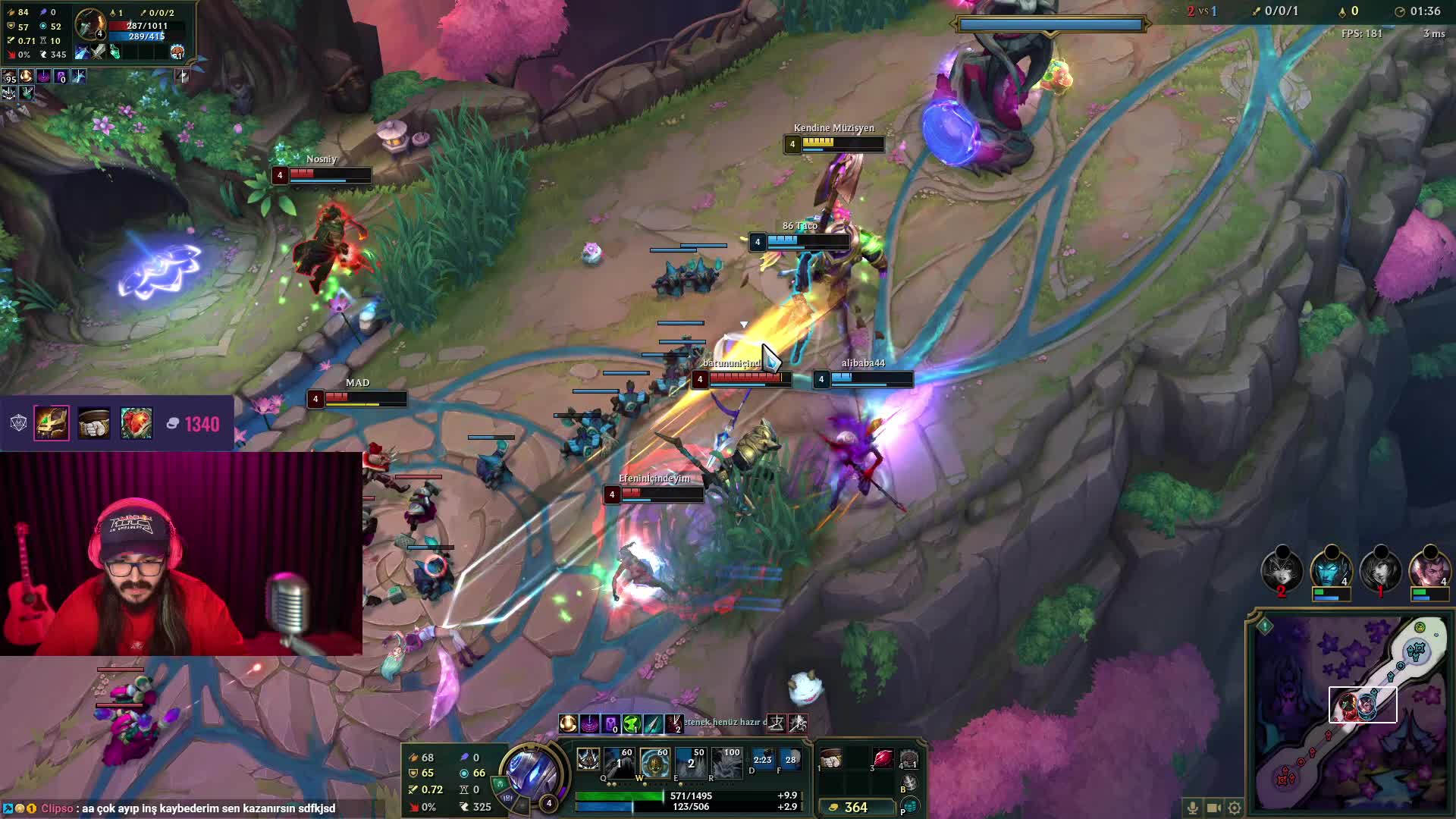Select the blue-faced ally portrait

(1331, 569)
